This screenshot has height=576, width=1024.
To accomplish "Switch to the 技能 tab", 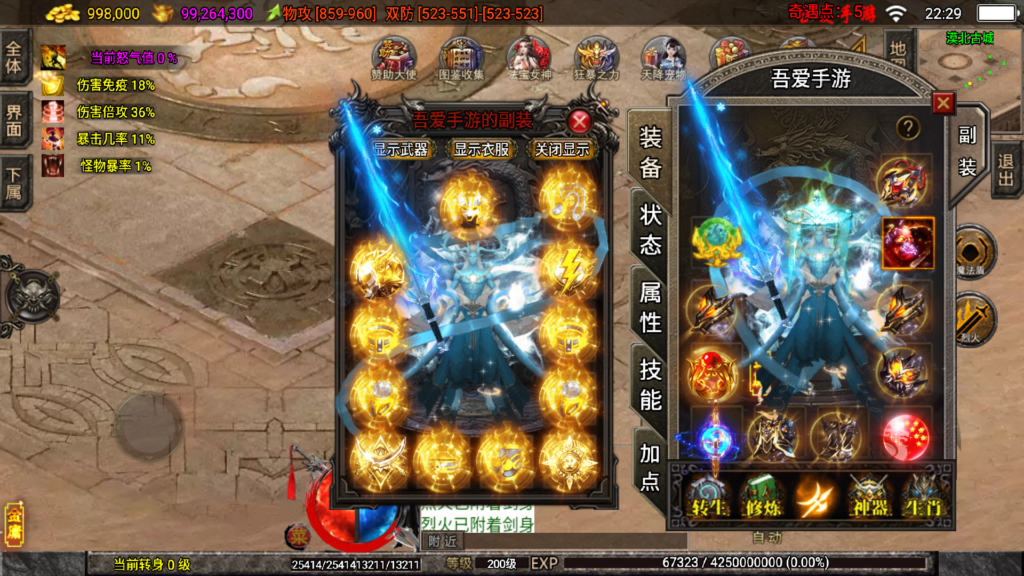I will pos(650,385).
